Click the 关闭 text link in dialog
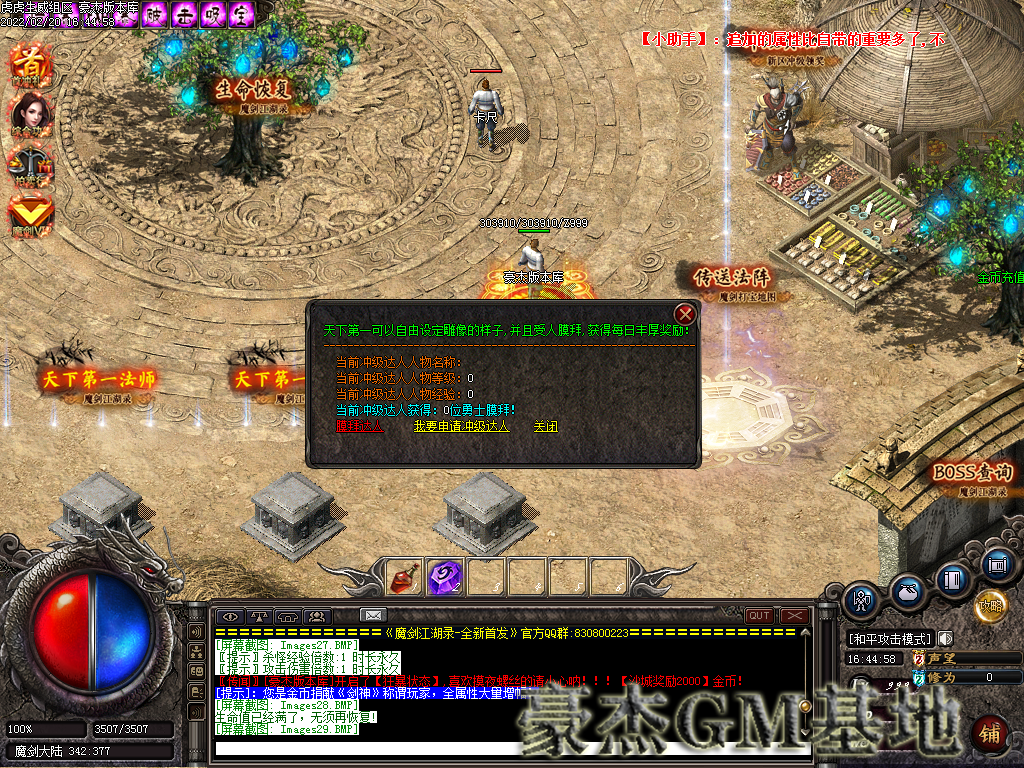 545,426
